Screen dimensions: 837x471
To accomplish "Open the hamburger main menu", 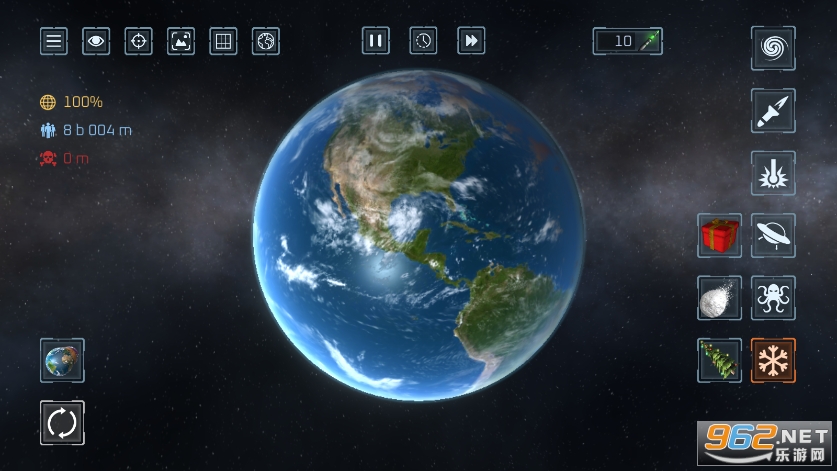I will point(54,41).
